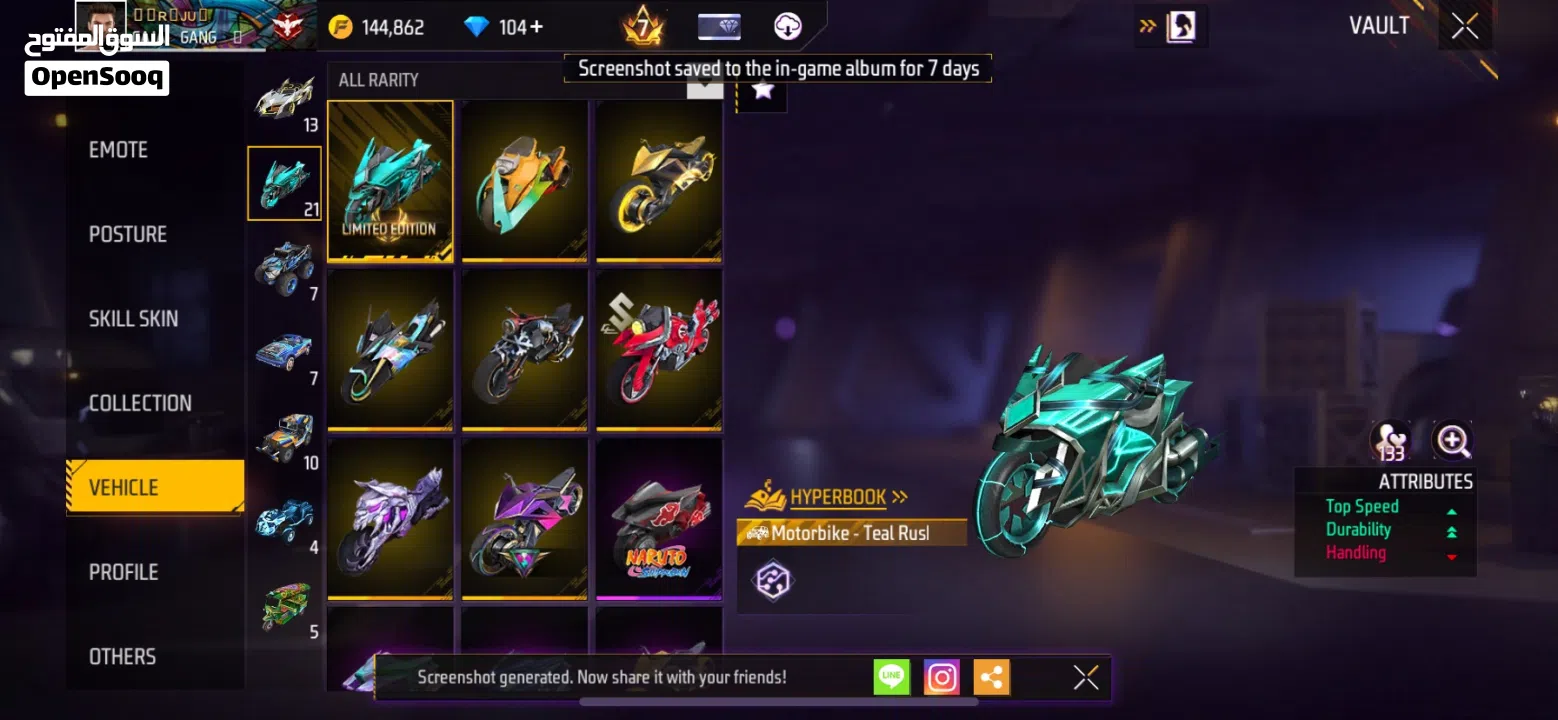Open the Hyperbook book icon
Screen dimensions: 1558x720
coord(765,496)
